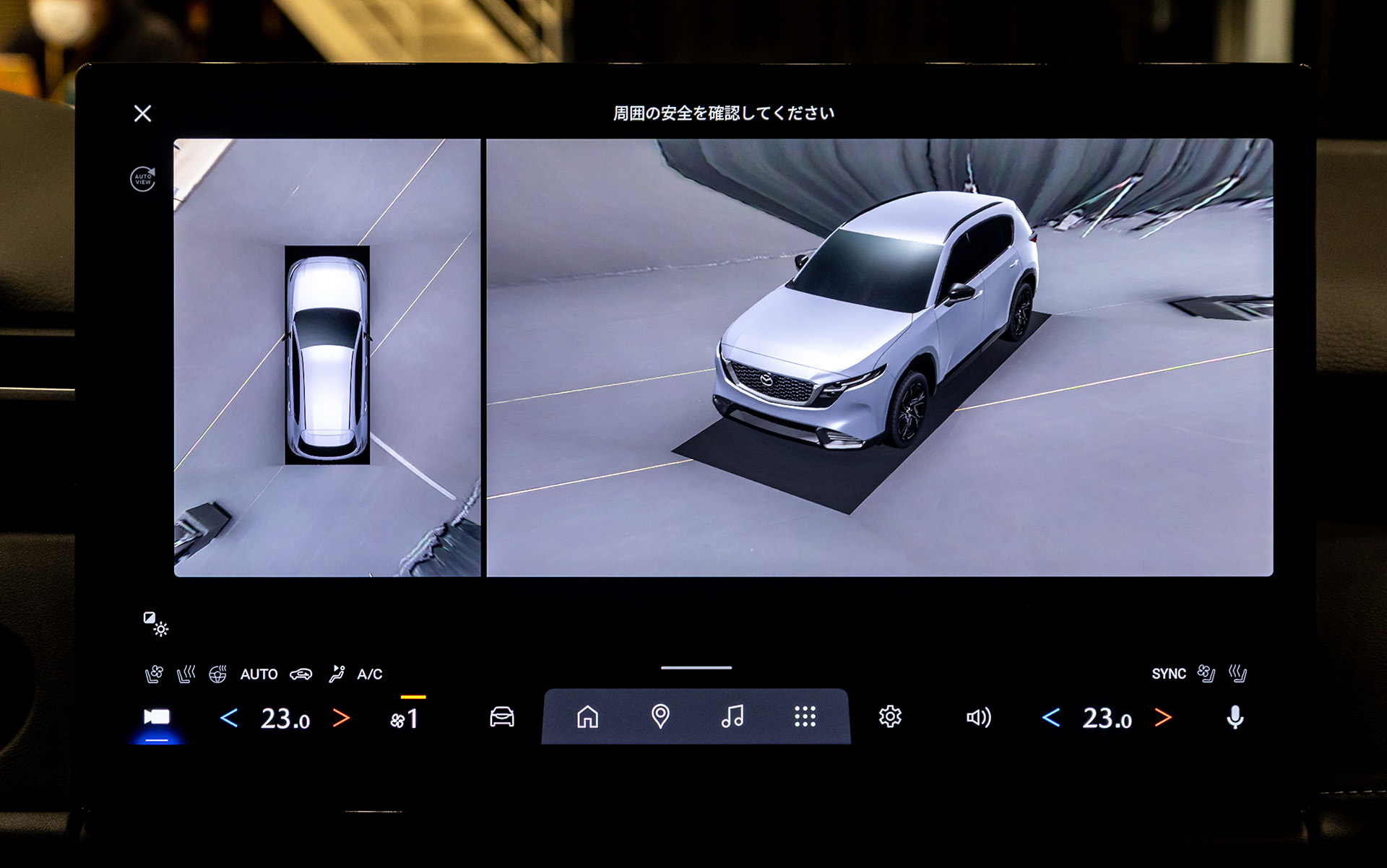The height and width of the screenshot is (868, 1387).
Task: Toggle AUTO climate mode
Action: [260, 674]
